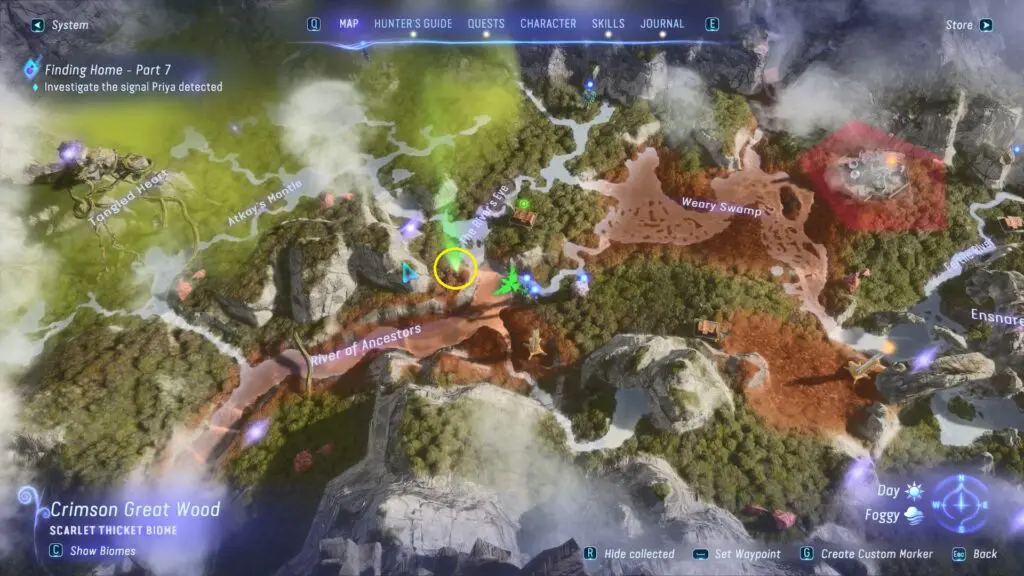Click the compass rose icon
This screenshot has height=576, width=1024.
click(960, 503)
